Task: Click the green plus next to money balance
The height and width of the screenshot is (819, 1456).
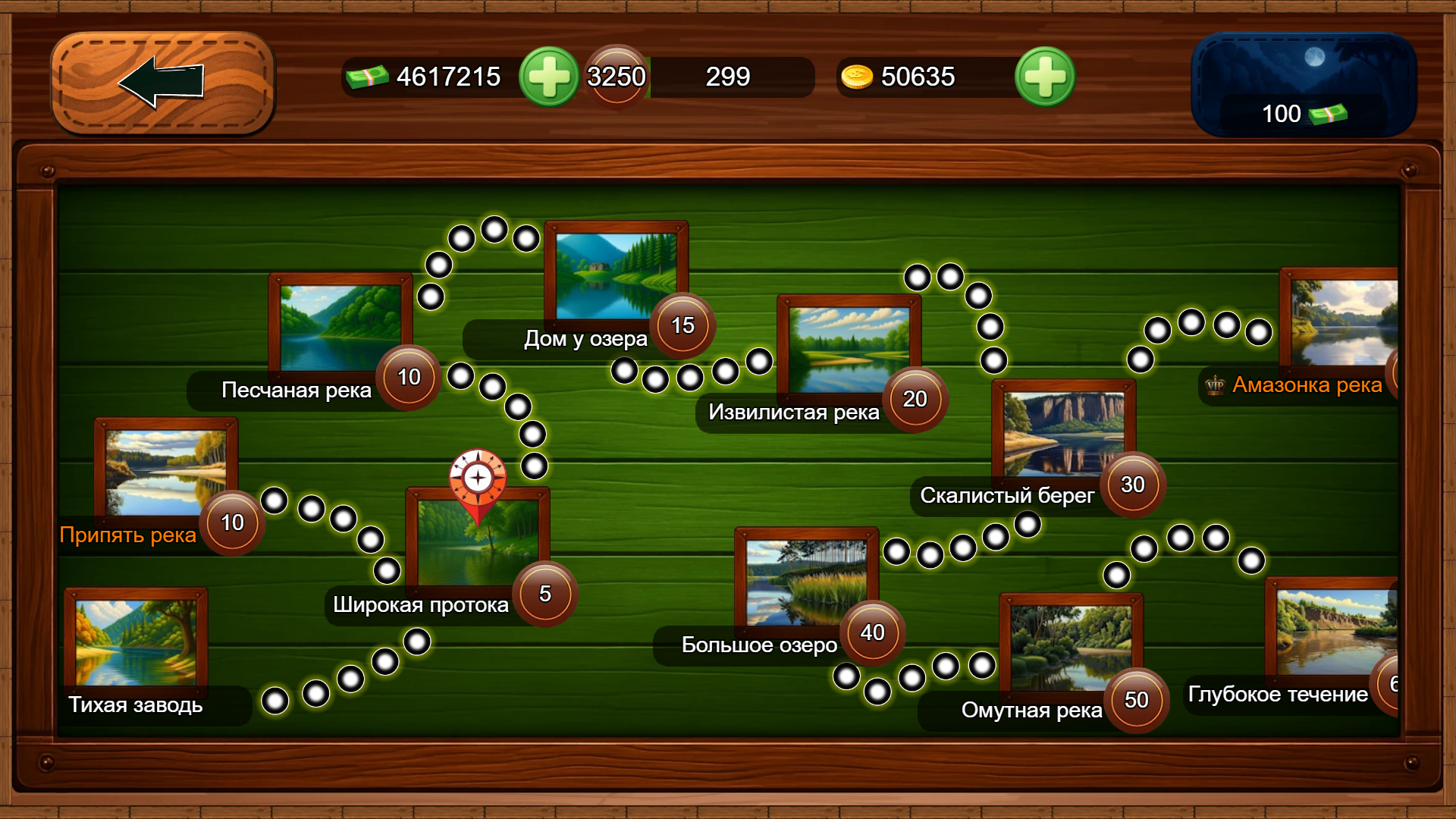Action: (x=550, y=77)
